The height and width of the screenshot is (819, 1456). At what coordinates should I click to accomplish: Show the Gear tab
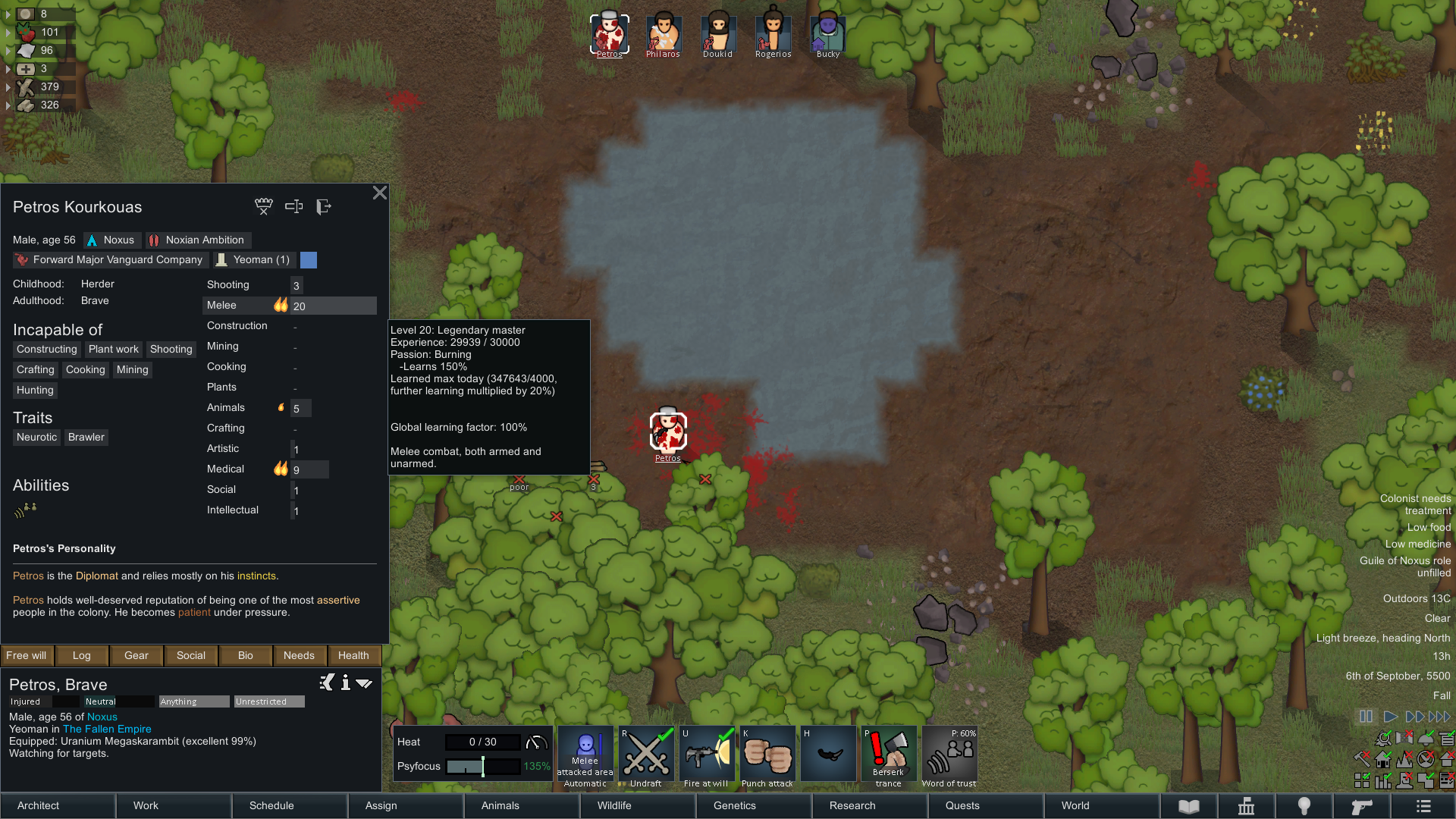[136, 655]
